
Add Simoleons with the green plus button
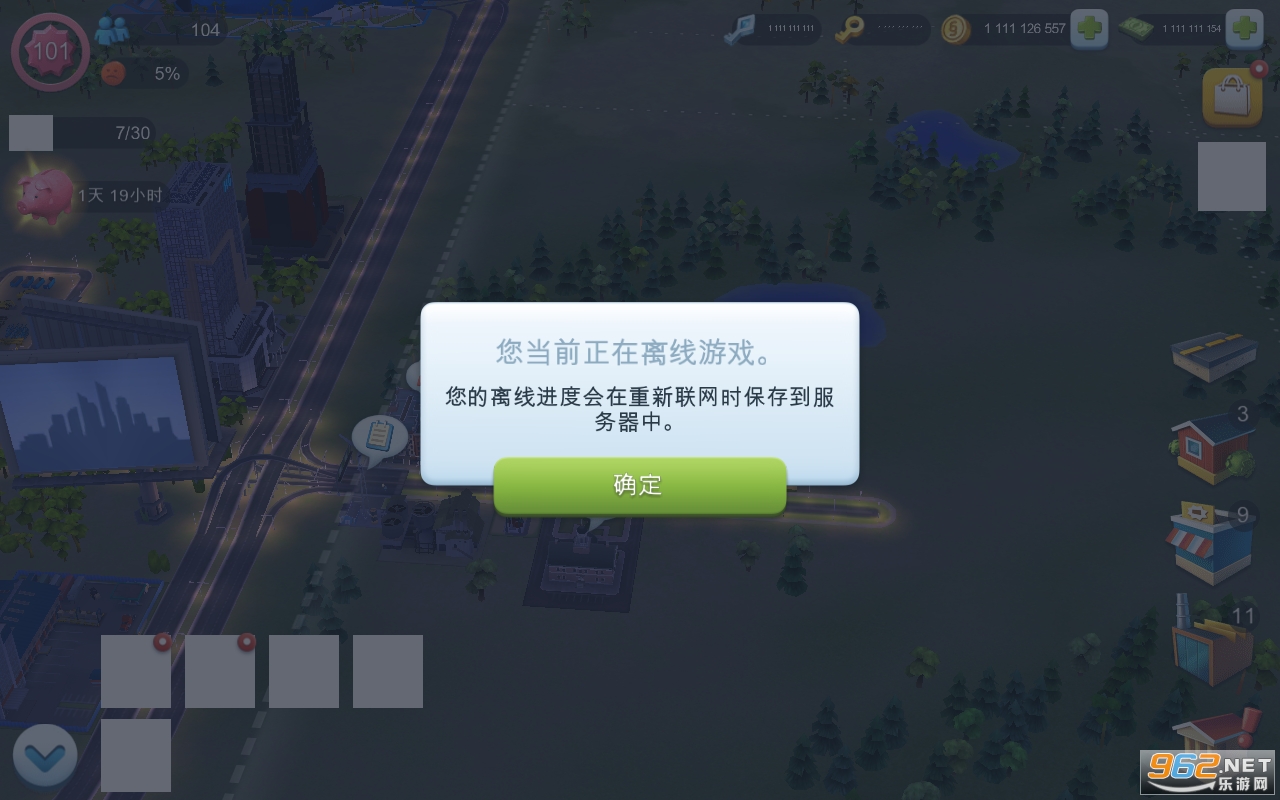coord(1091,29)
